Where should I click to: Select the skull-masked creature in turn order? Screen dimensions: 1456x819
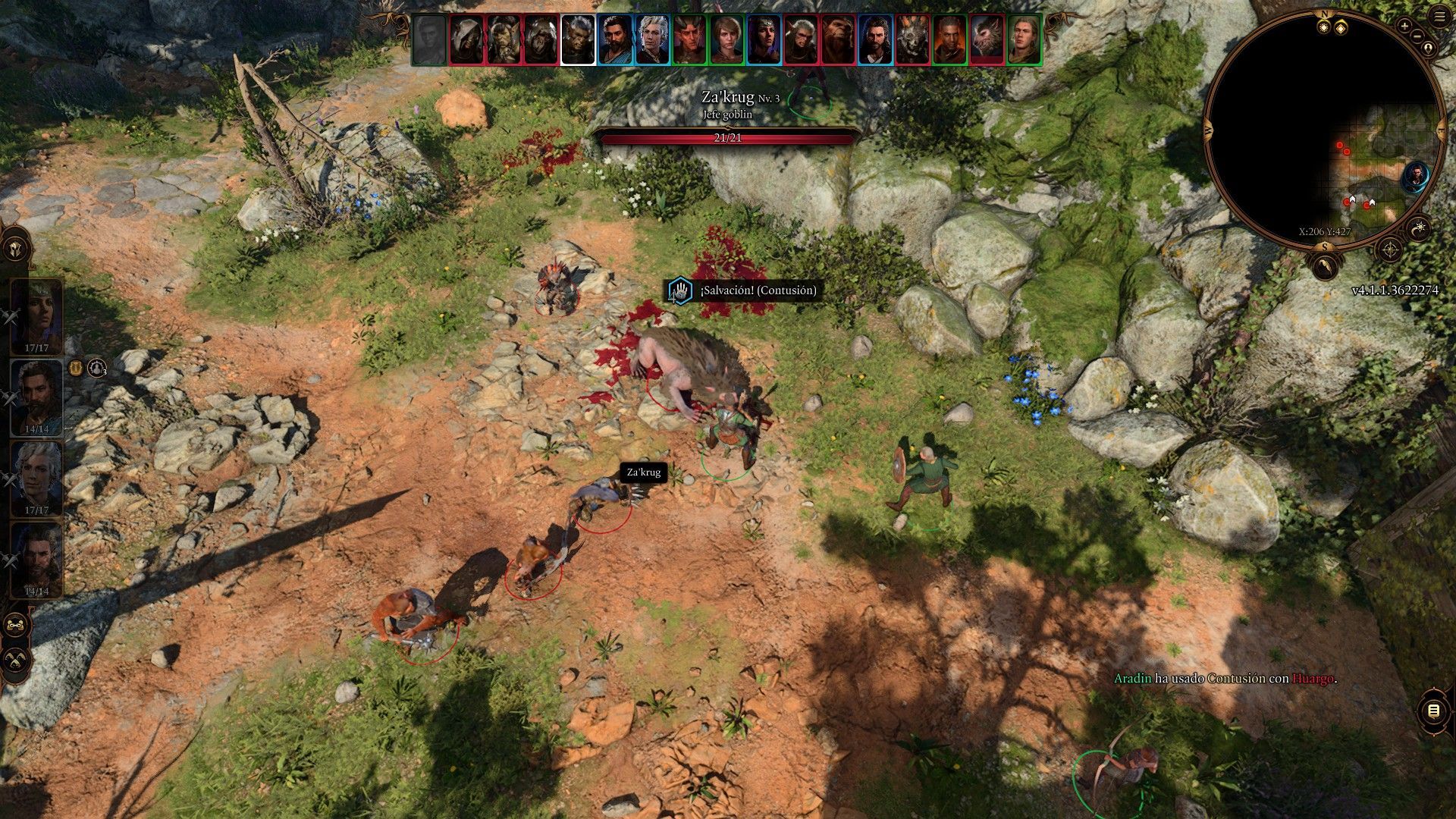[912, 39]
